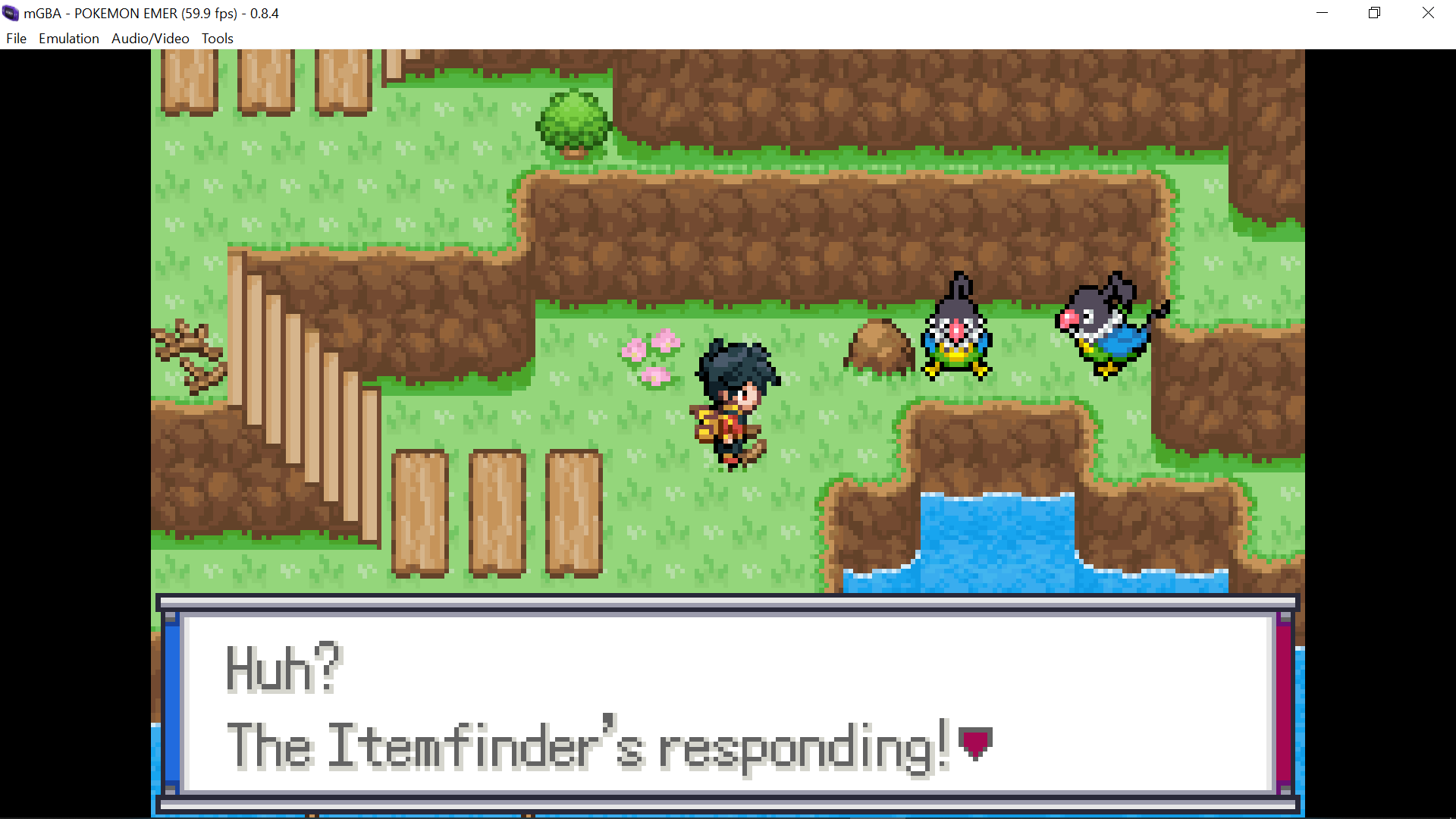Open the Emulation menu
Image resolution: width=1456 pixels, height=819 pixels.
tap(68, 38)
